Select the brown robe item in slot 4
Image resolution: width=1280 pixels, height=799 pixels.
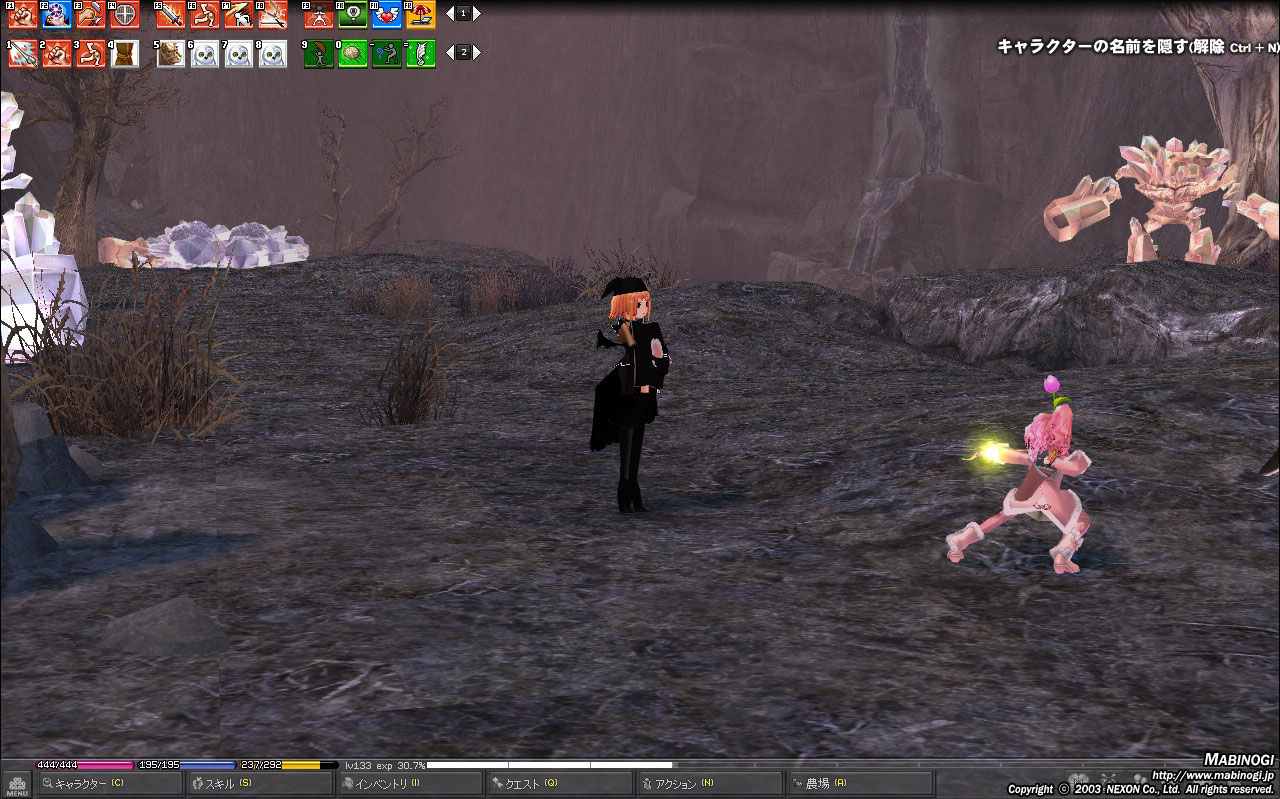(x=124, y=53)
